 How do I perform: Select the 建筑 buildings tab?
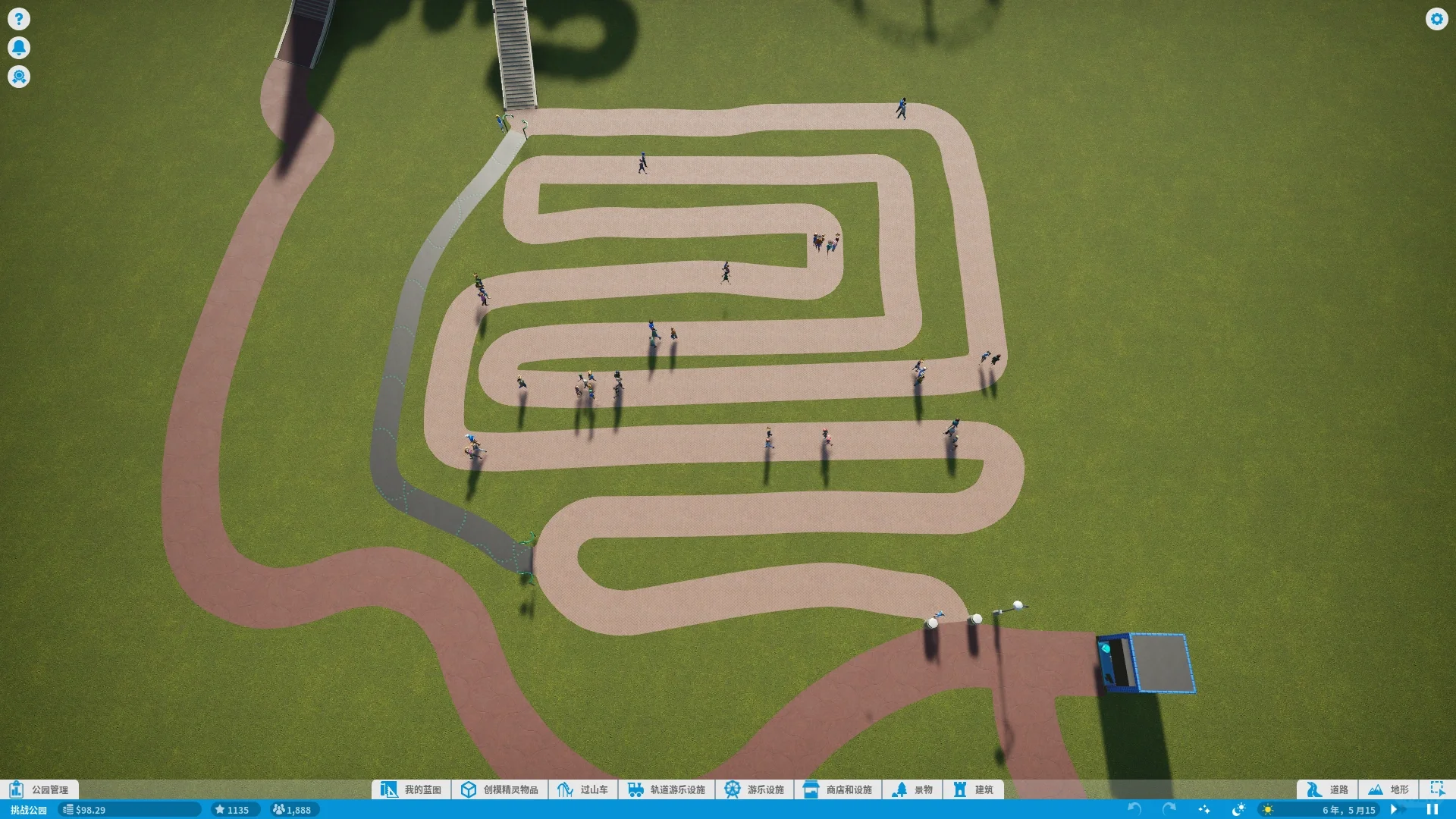974,789
